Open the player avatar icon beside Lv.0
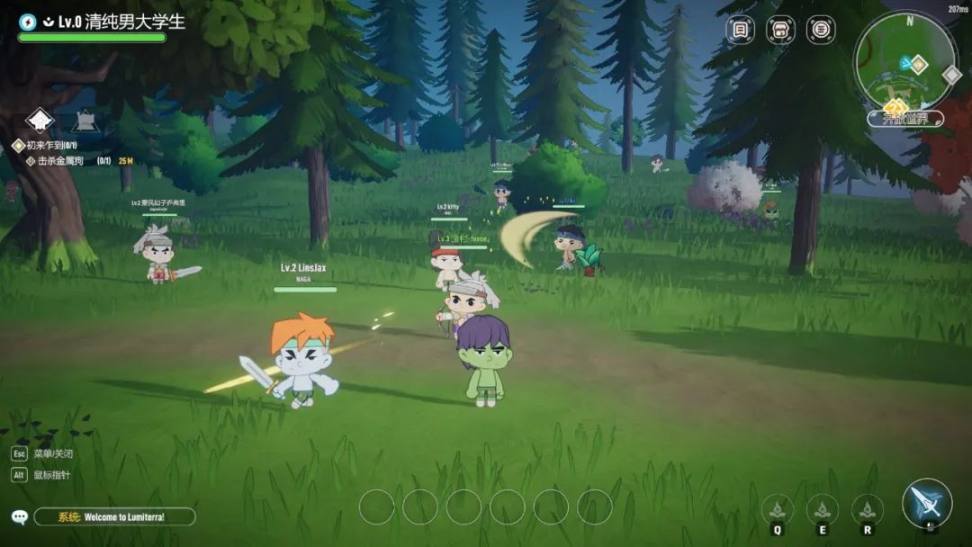972x547 pixels. [x=27, y=22]
